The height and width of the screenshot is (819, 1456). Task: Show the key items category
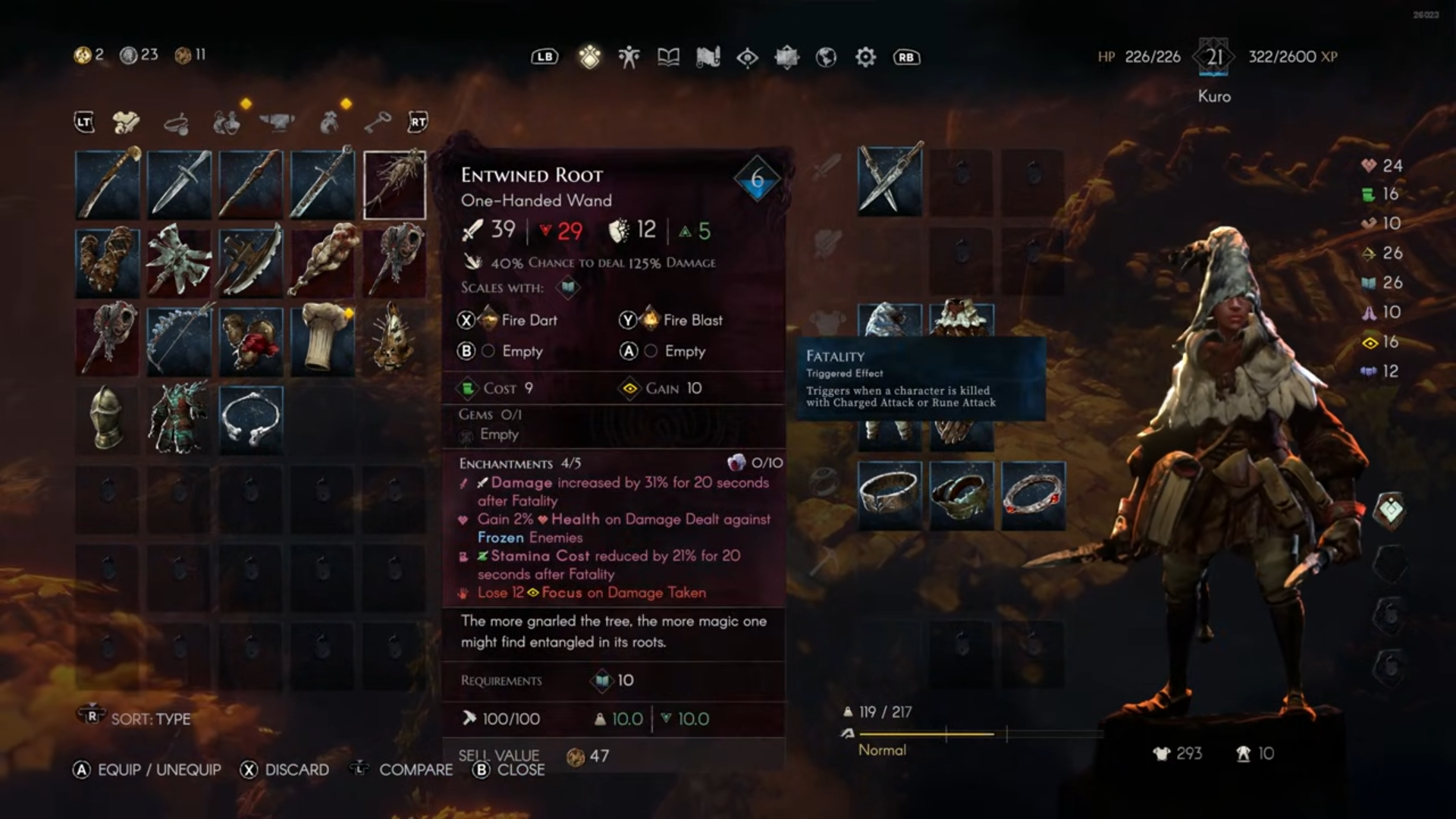(x=377, y=122)
